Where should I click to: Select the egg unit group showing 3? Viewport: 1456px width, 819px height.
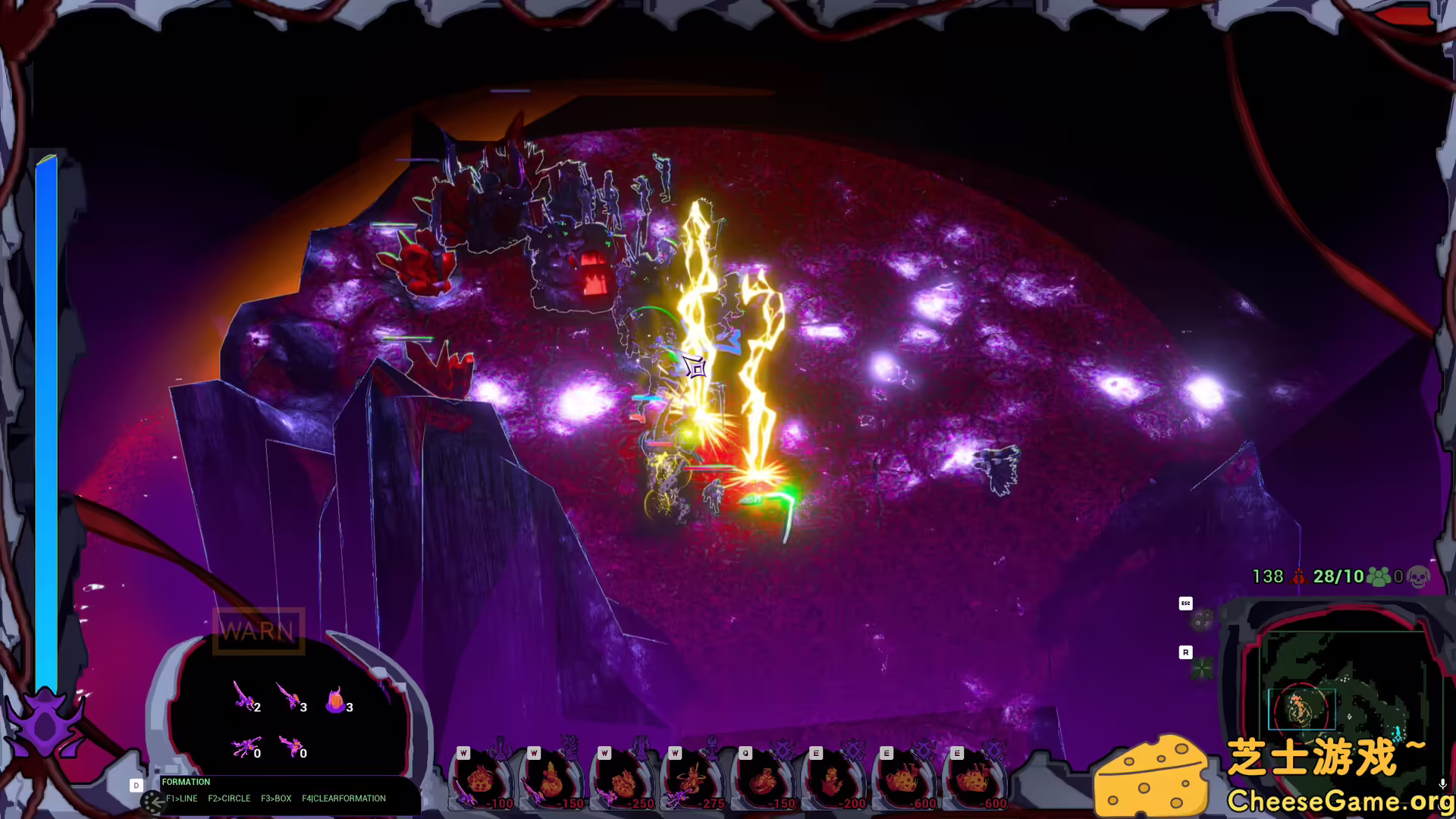click(x=337, y=701)
